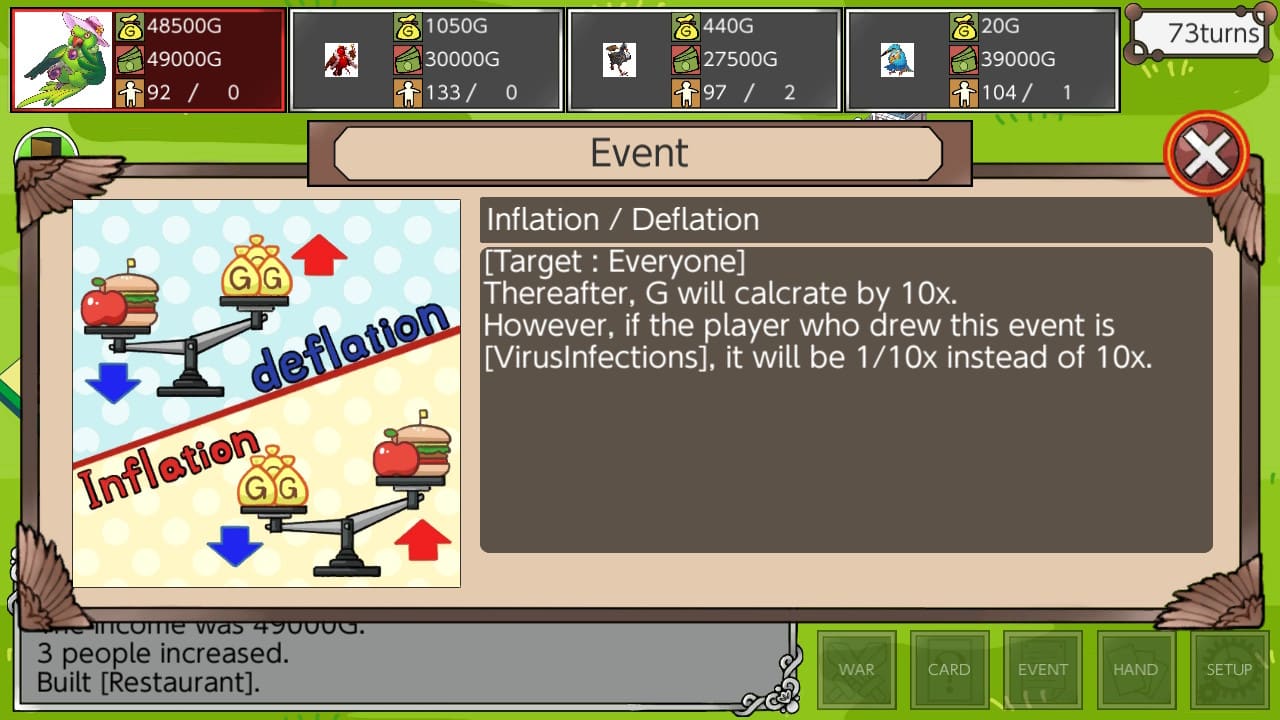View your HAND of cards icon

(1136, 668)
